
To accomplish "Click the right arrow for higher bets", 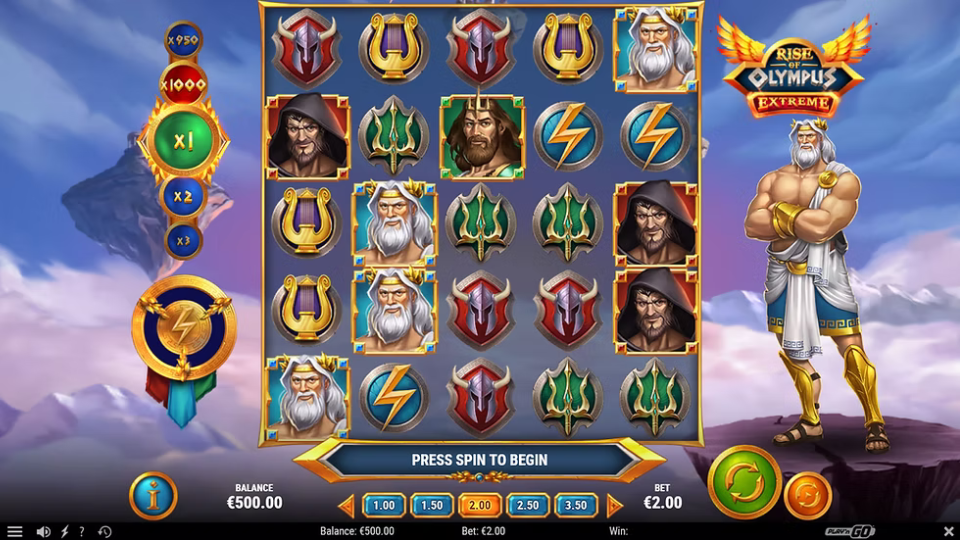I will click(x=615, y=505).
